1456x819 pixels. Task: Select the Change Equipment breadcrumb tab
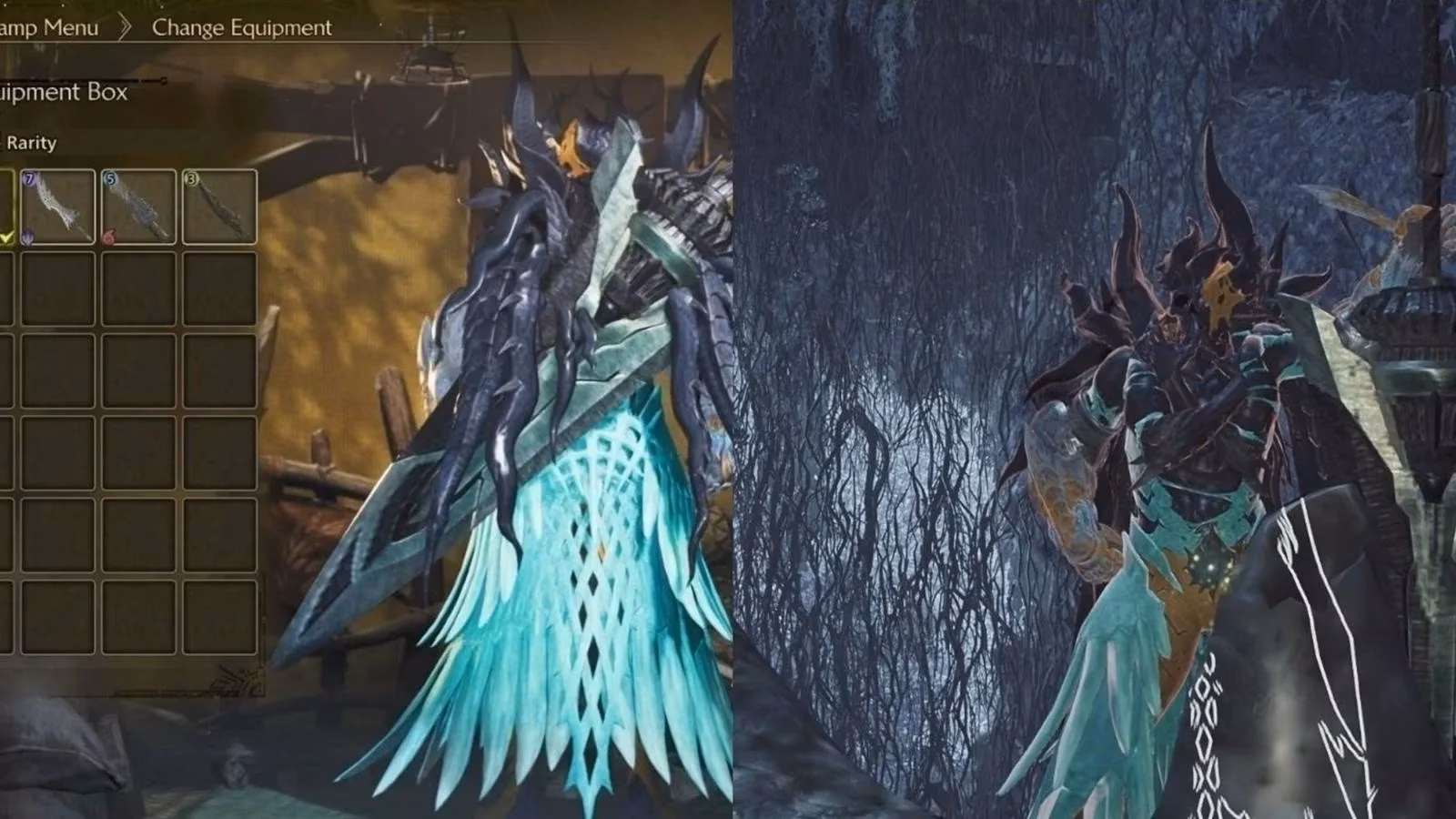click(242, 28)
